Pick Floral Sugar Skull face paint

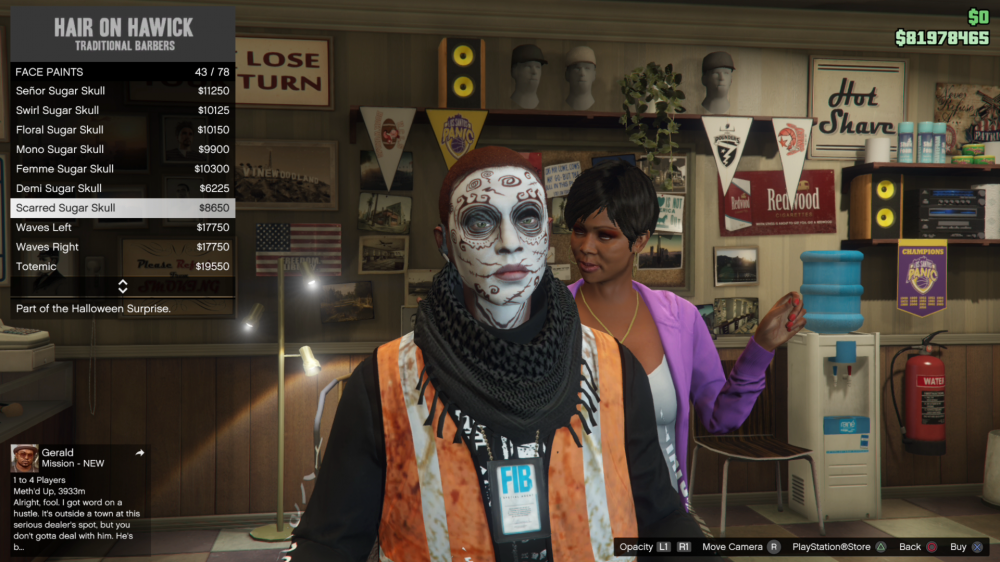click(x=122, y=130)
